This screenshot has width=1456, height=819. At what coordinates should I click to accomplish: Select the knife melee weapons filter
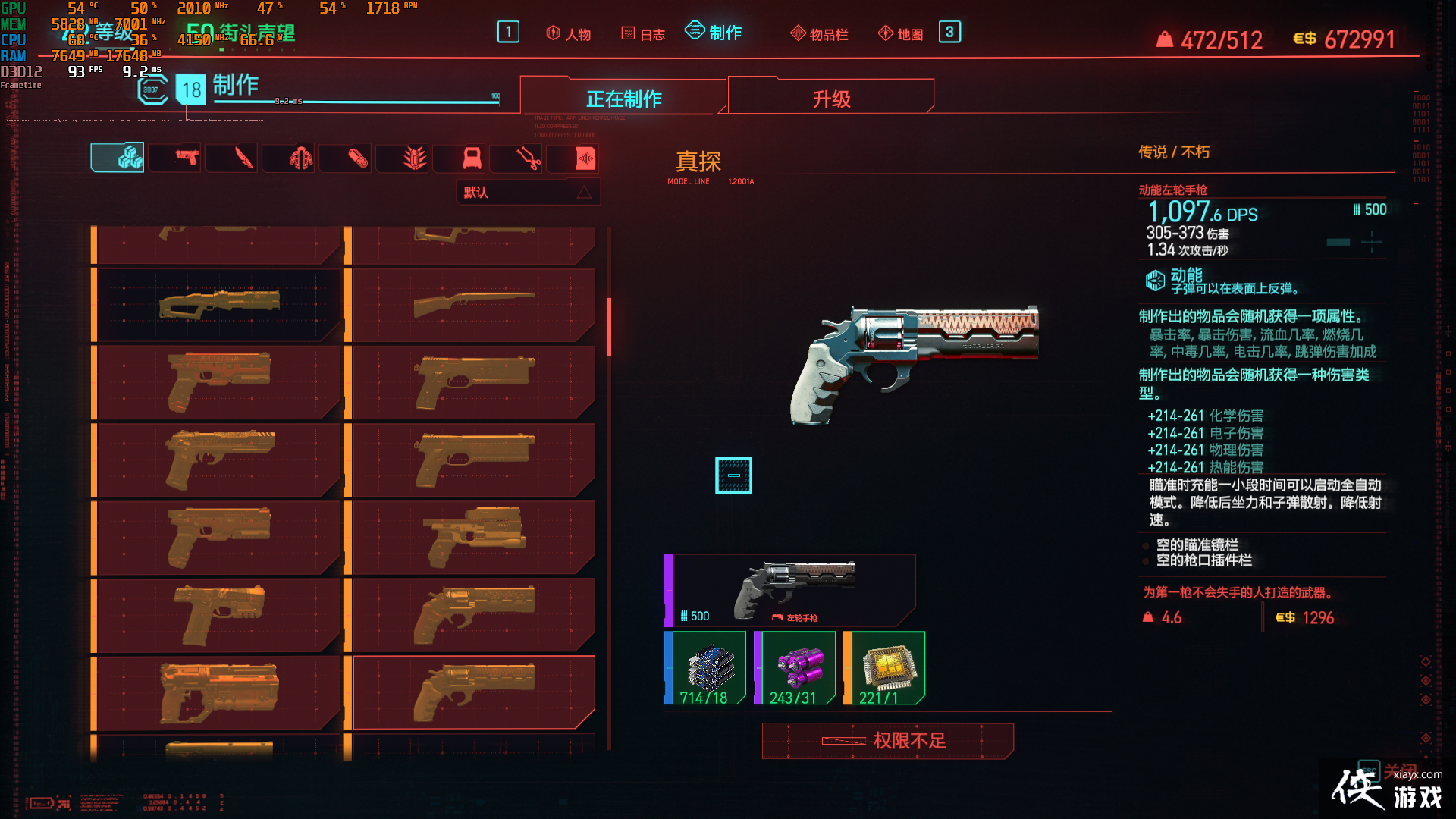tap(231, 158)
